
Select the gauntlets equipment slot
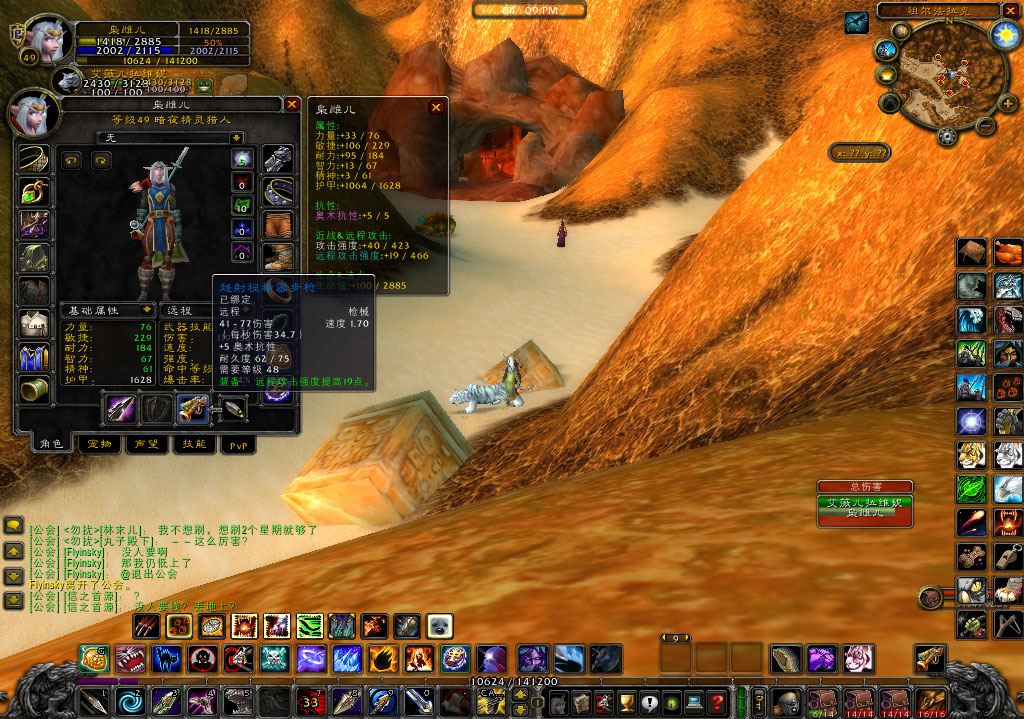[x=277, y=160]
